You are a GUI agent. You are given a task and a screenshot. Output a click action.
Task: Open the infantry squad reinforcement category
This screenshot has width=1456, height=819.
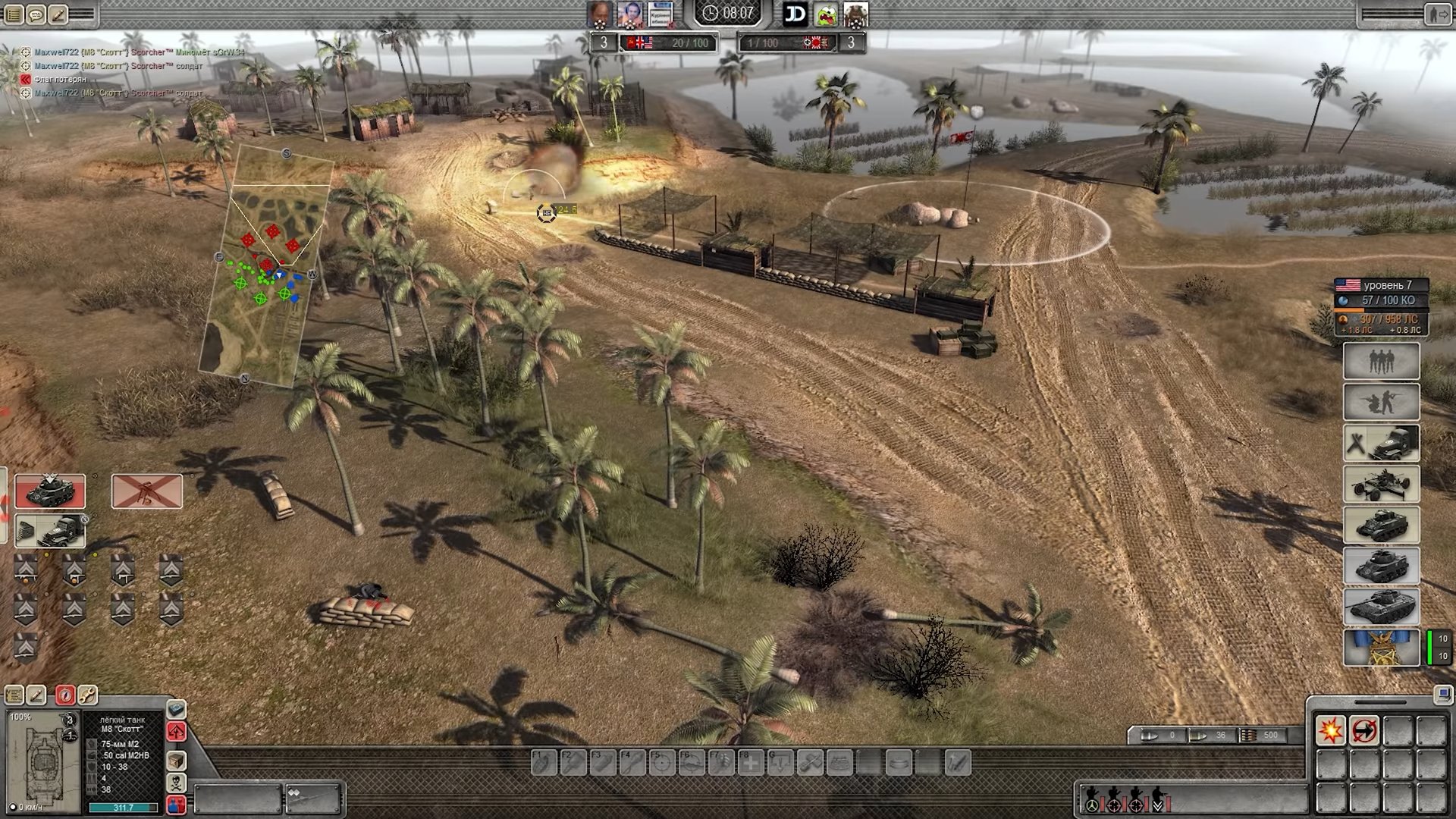[1381, 362]
